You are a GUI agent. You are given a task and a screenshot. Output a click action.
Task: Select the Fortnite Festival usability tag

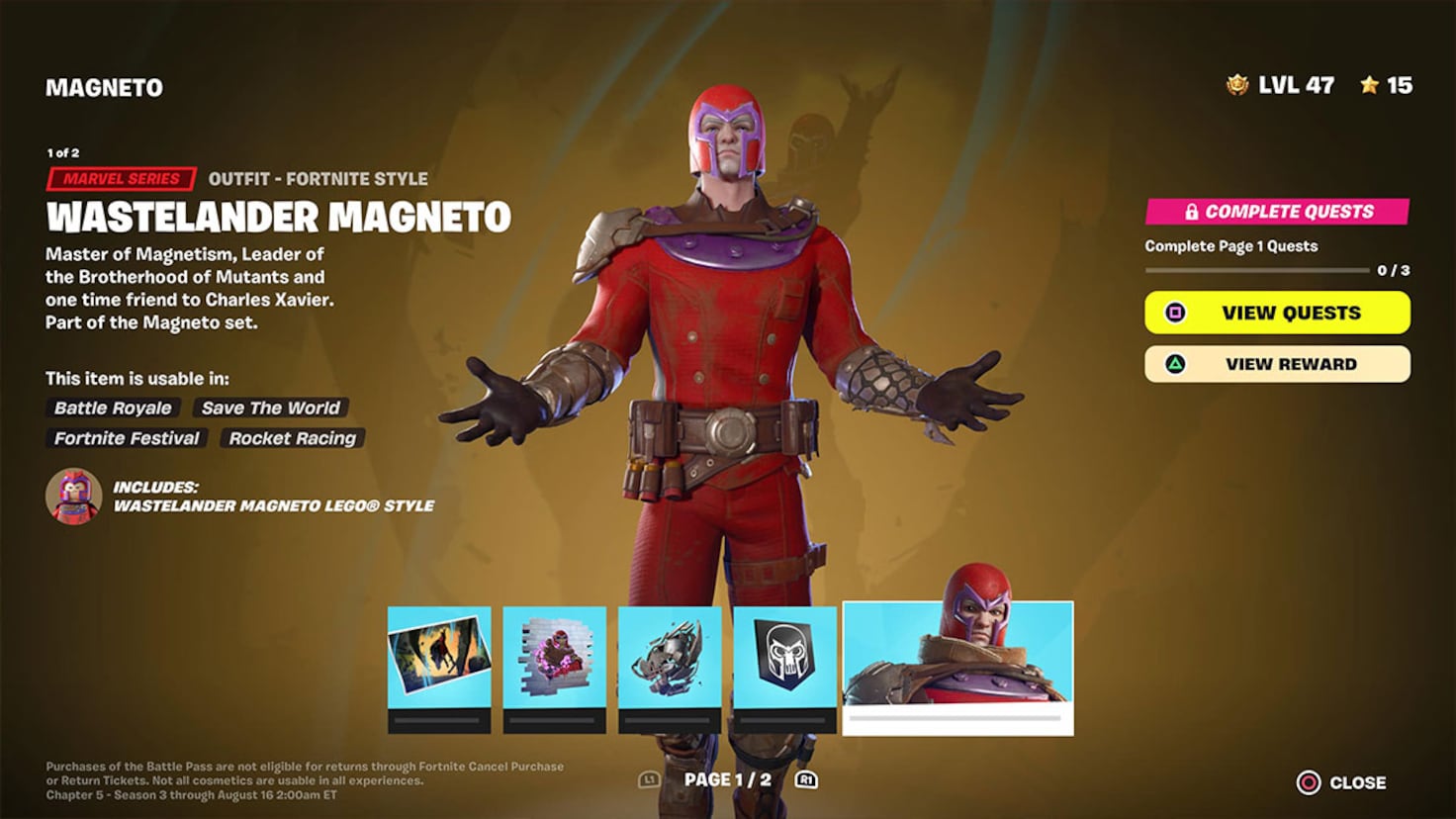(x=126, y=438)
